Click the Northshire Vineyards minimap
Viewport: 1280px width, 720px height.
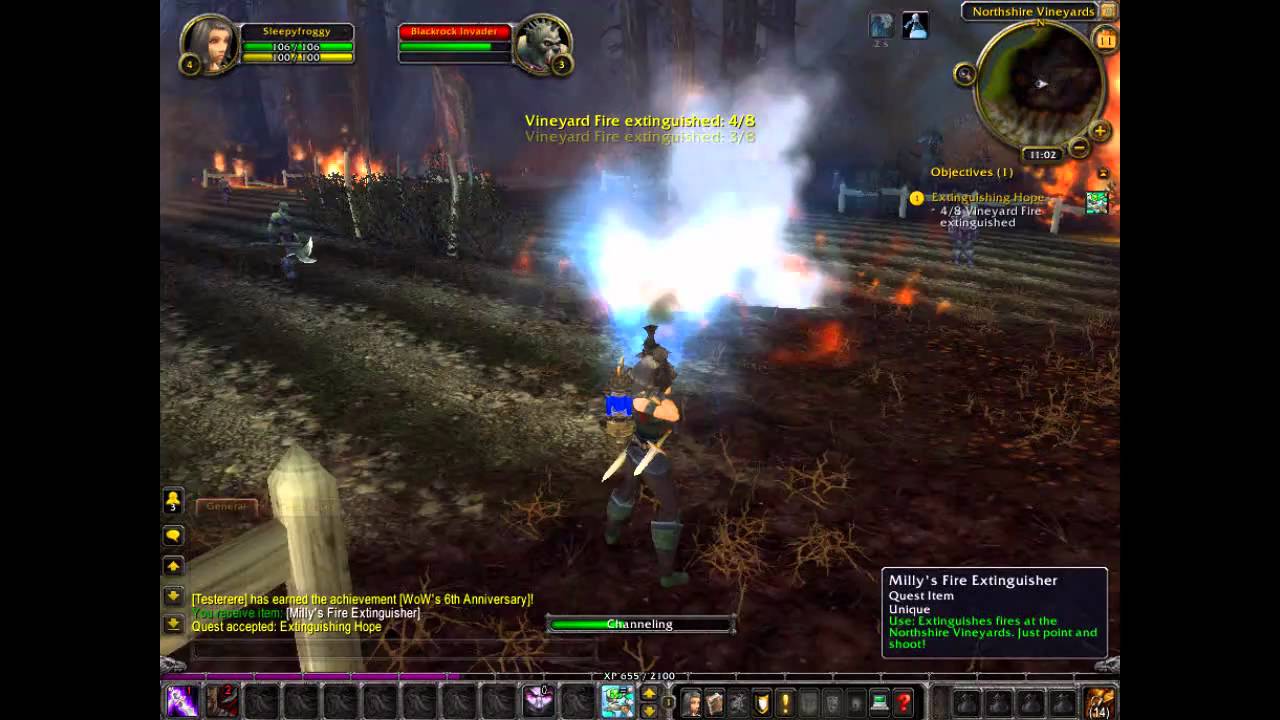(1038, 84)
